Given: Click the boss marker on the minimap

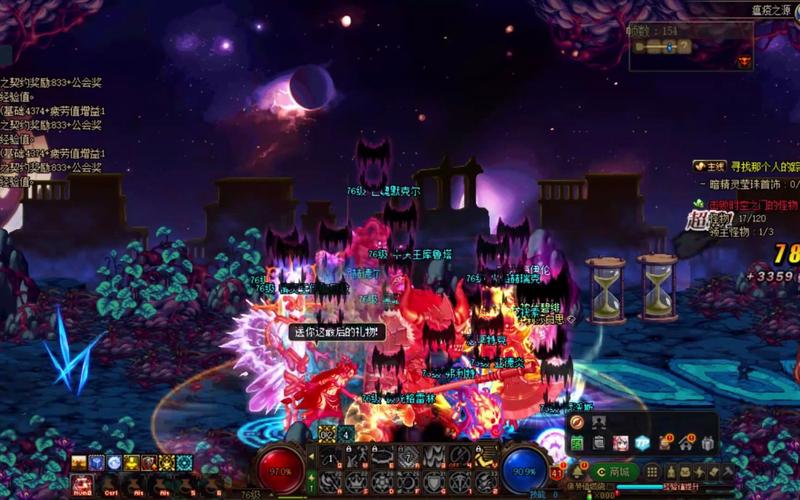Looking at the screenshot, I should (744, 62).
